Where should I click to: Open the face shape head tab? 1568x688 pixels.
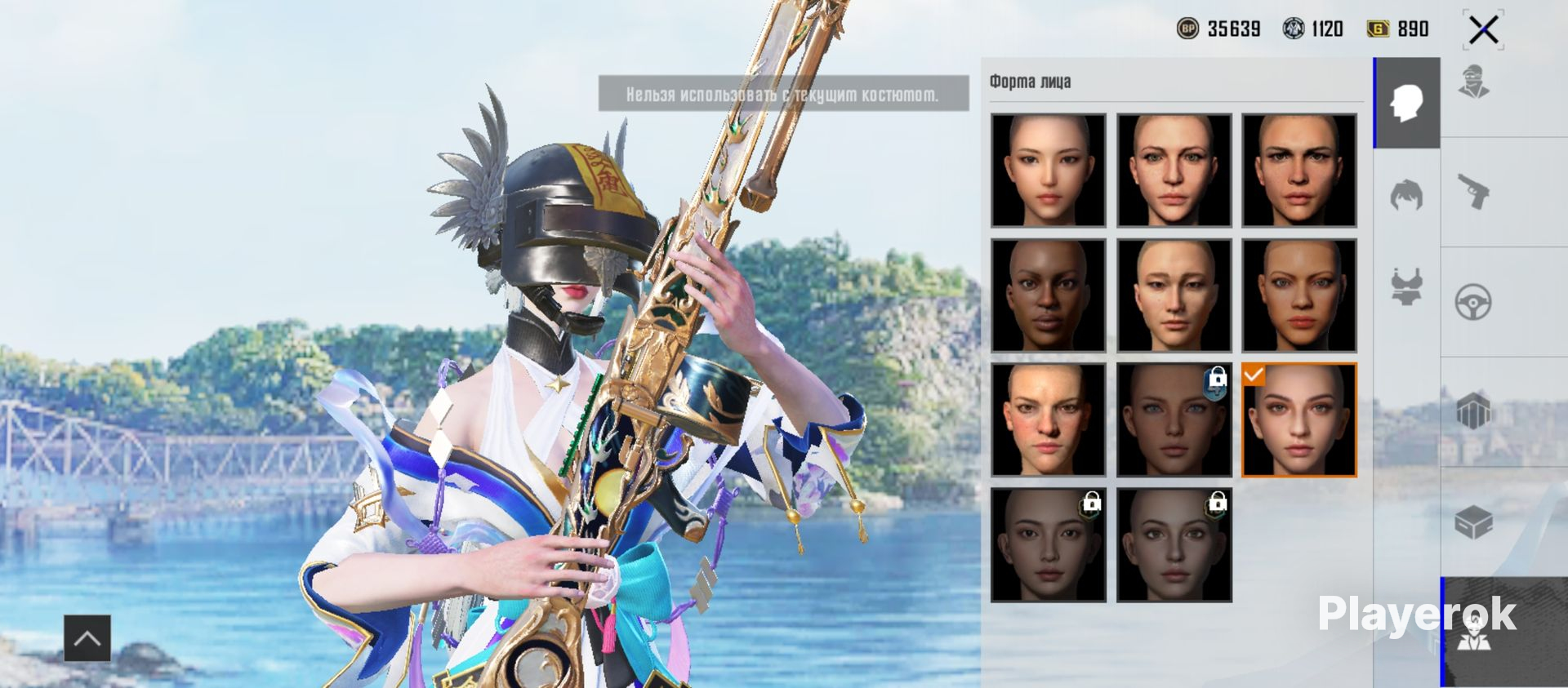click(x=1406, y=104)
